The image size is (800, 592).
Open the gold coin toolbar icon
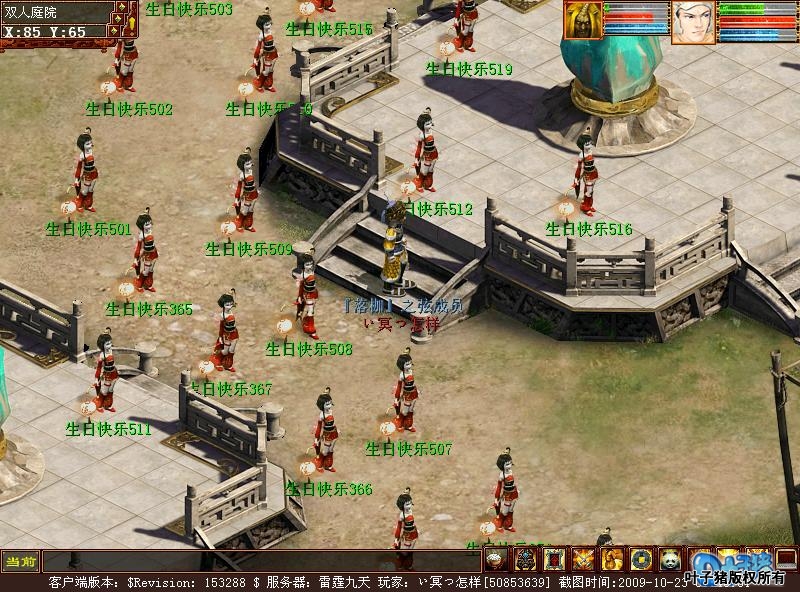[641, 560]
